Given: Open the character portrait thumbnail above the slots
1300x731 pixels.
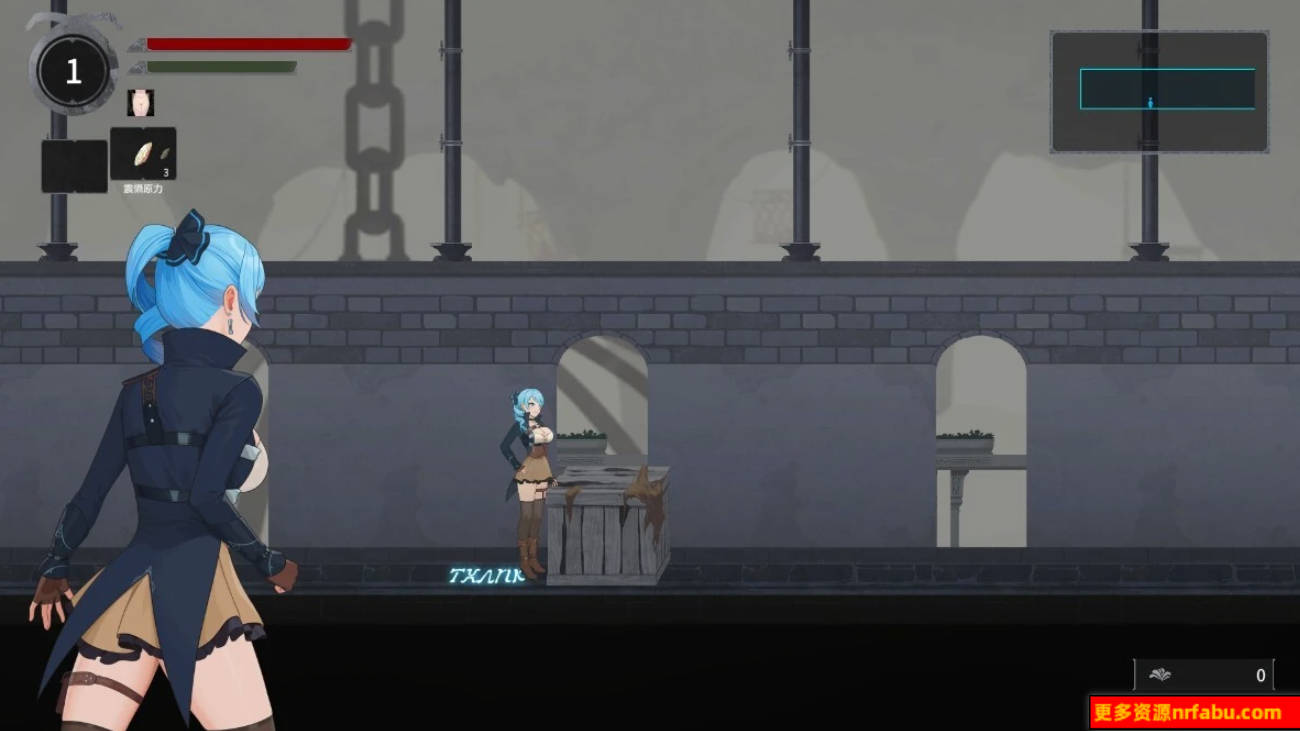Looking at the screenshot, I should tap(140, 102).
